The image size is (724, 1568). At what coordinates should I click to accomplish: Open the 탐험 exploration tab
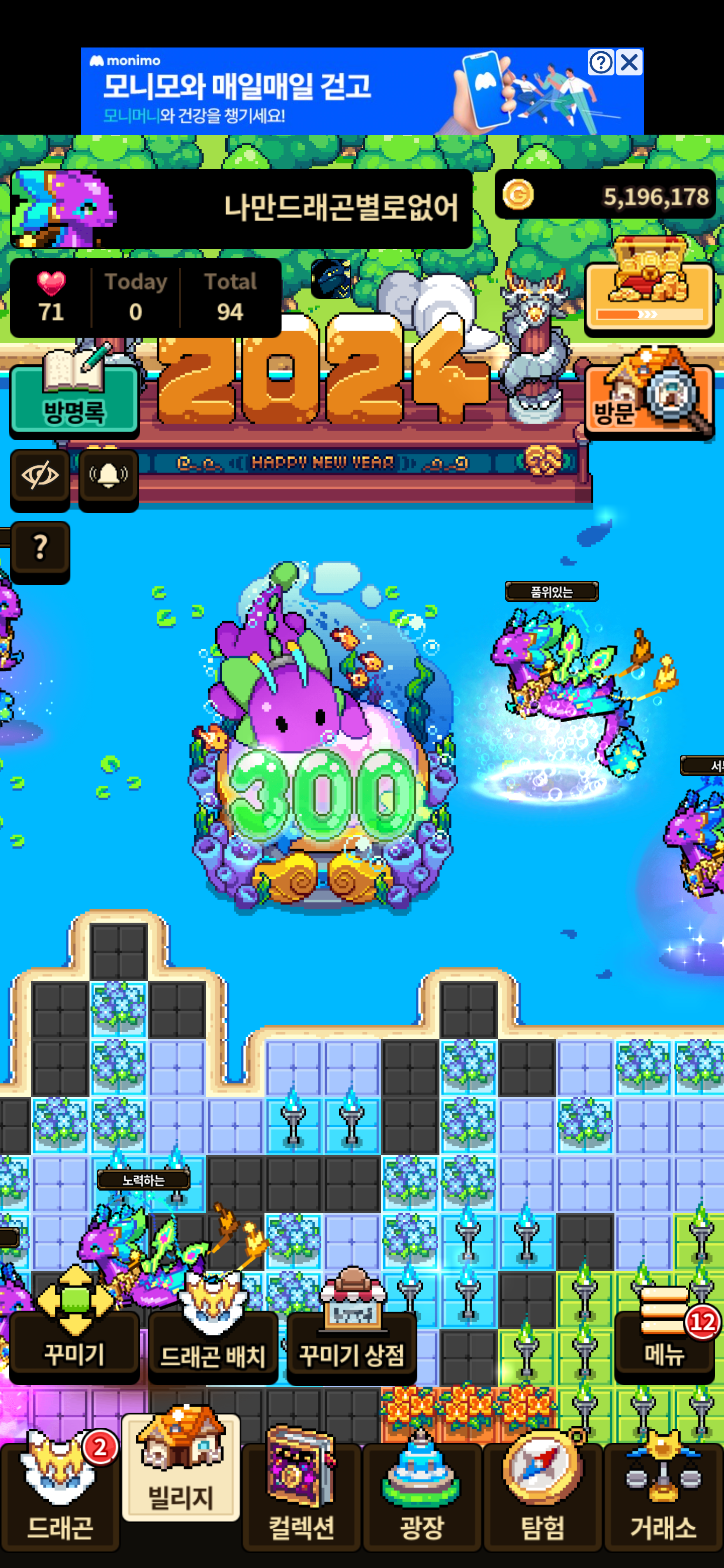(542, 1495)
